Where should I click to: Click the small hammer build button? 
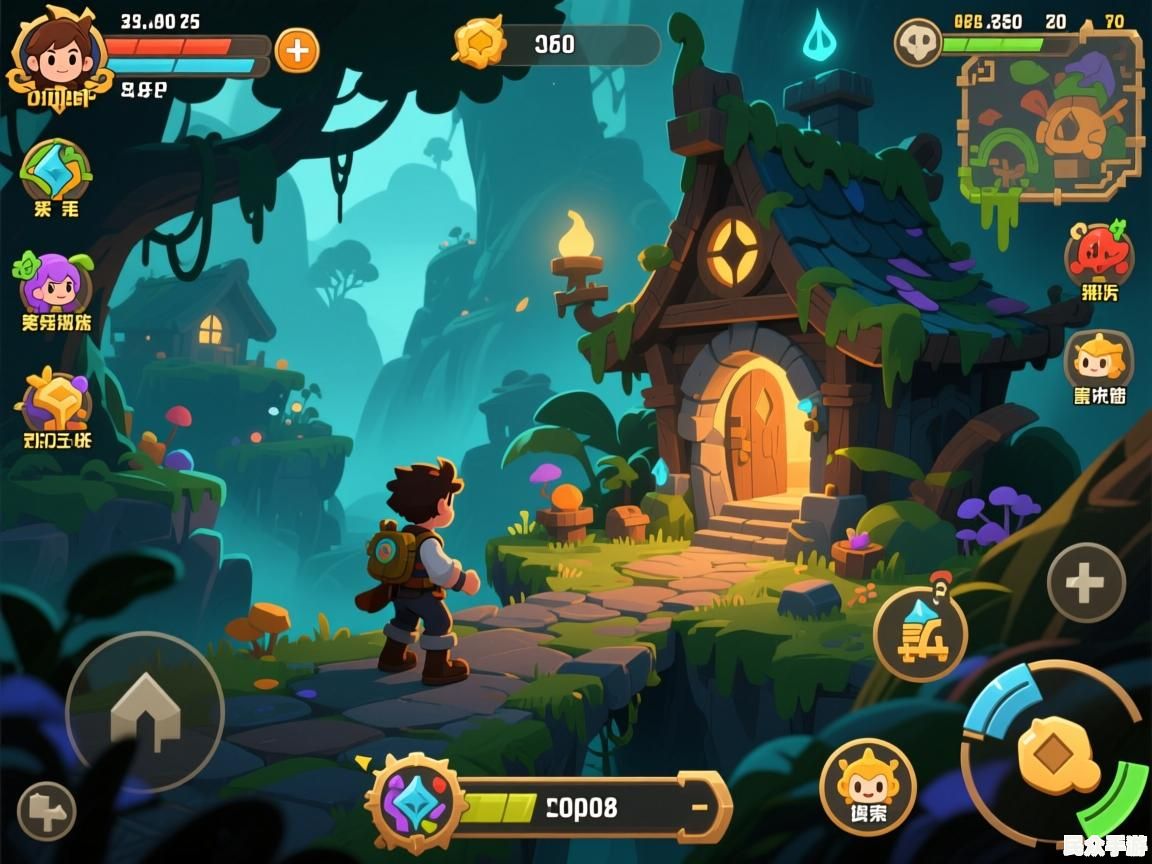pyautogui.click(x=46, y=810)
